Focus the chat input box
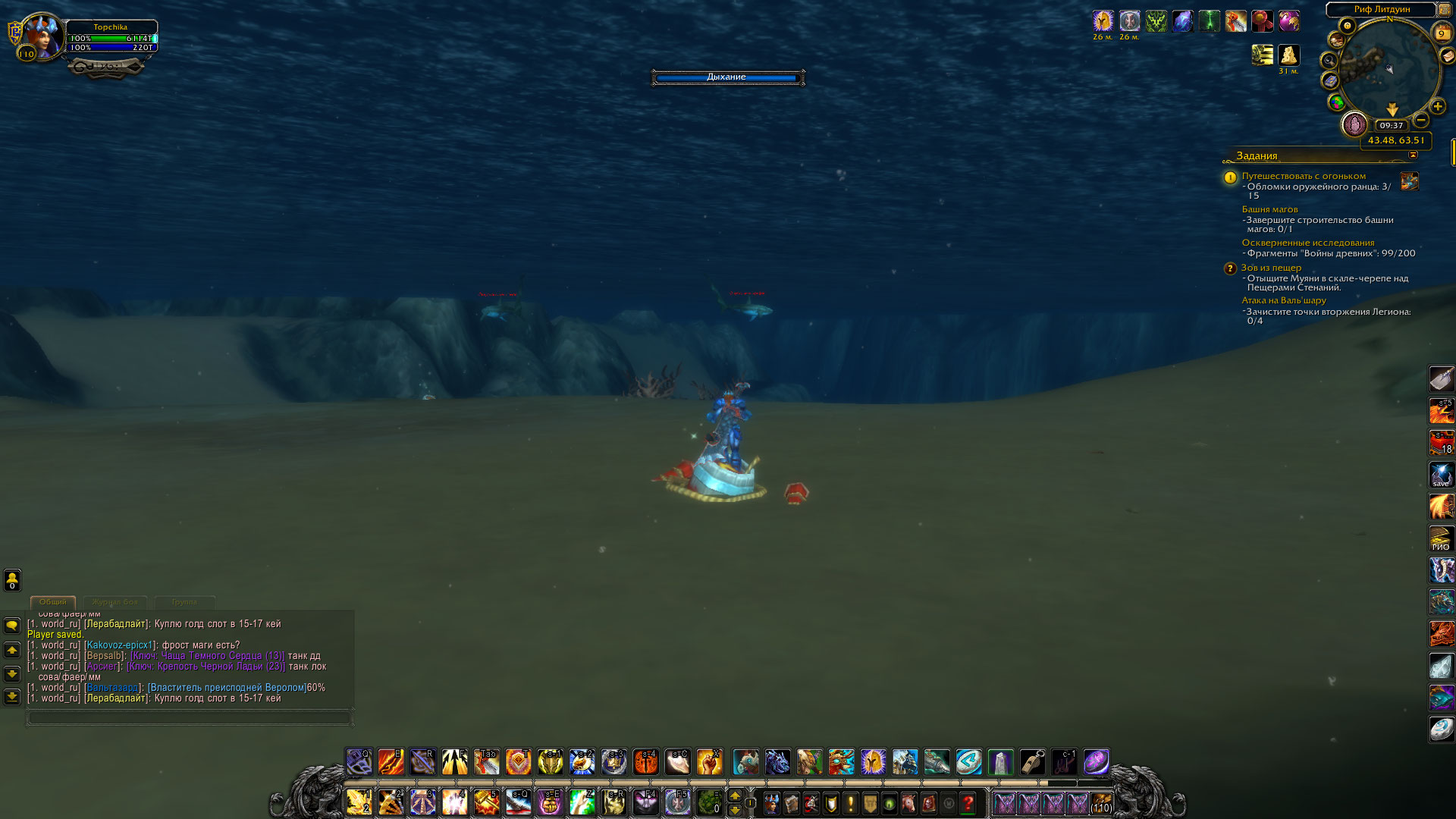Image resolution: width=1456 pixels, height=819 pixels. [x=189, y=717]
